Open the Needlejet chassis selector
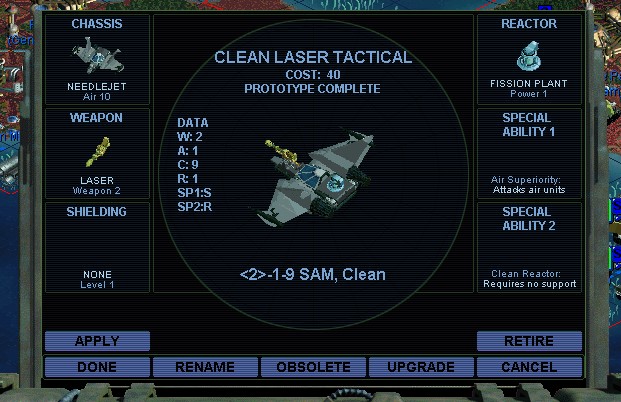621x402 pixels. tap(97, 58)
